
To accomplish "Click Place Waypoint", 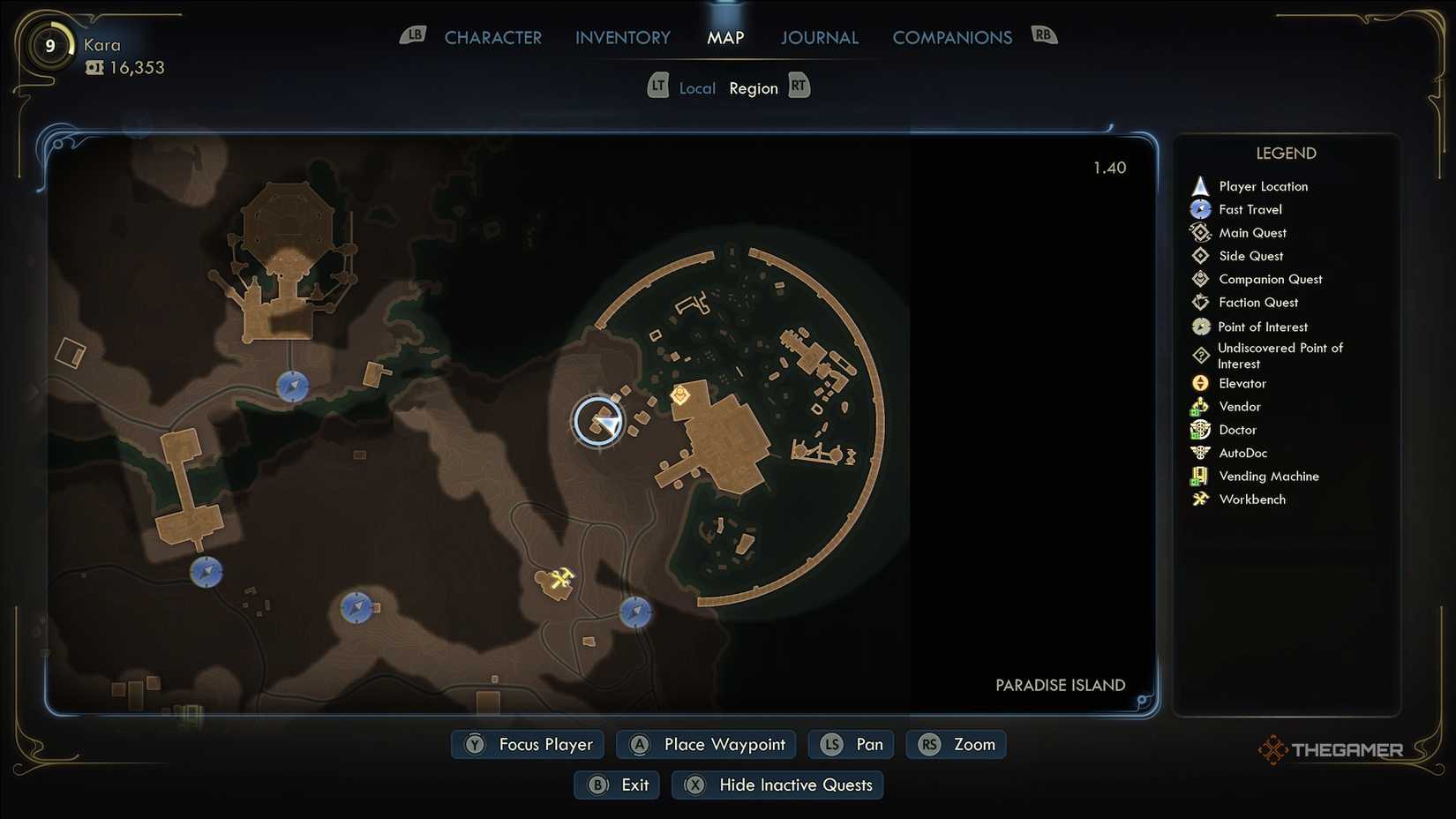I will pyautogui.click(x=705, y=744).
